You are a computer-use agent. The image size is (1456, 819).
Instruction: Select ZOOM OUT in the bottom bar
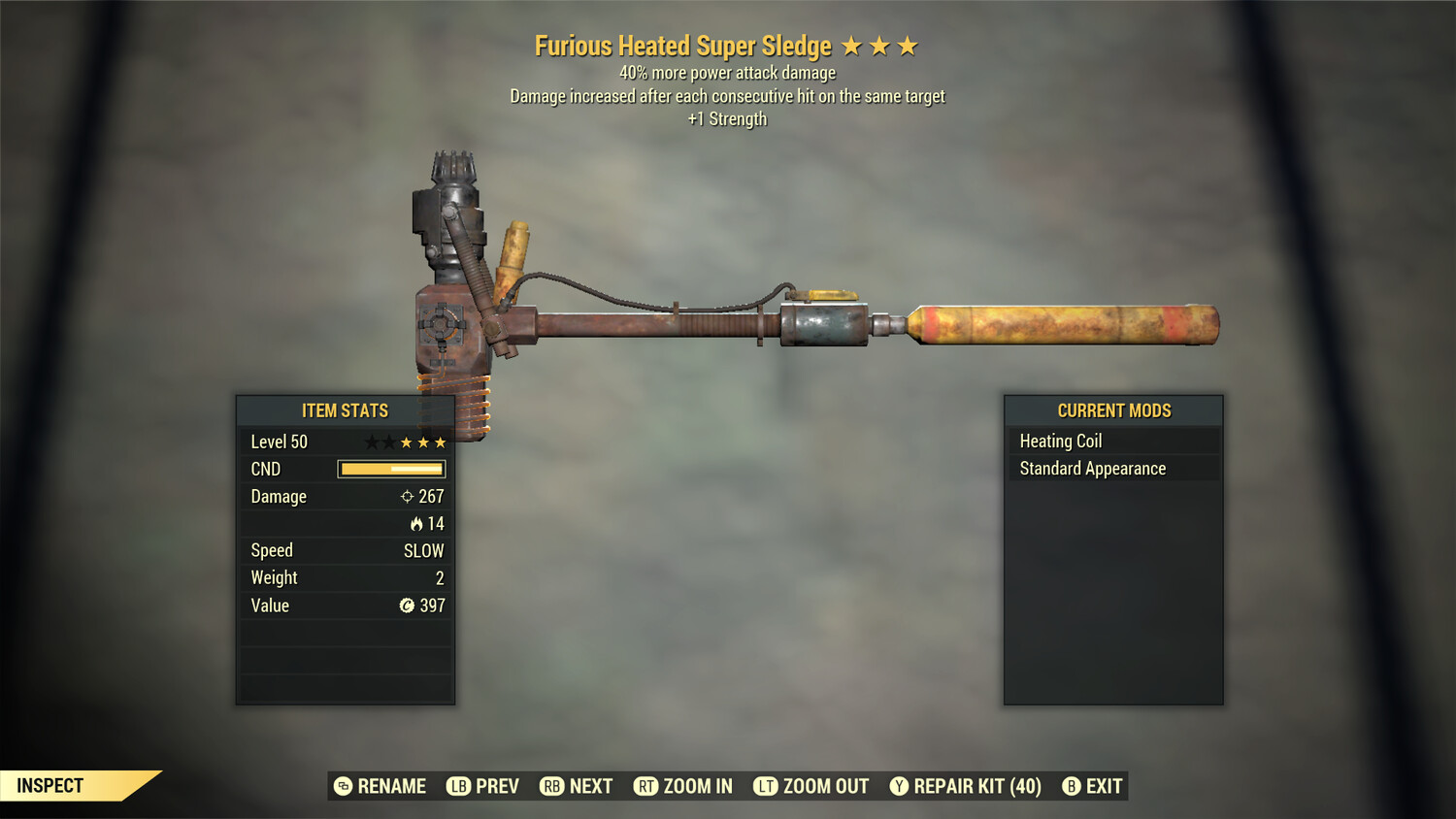click(x=811, y=786)
